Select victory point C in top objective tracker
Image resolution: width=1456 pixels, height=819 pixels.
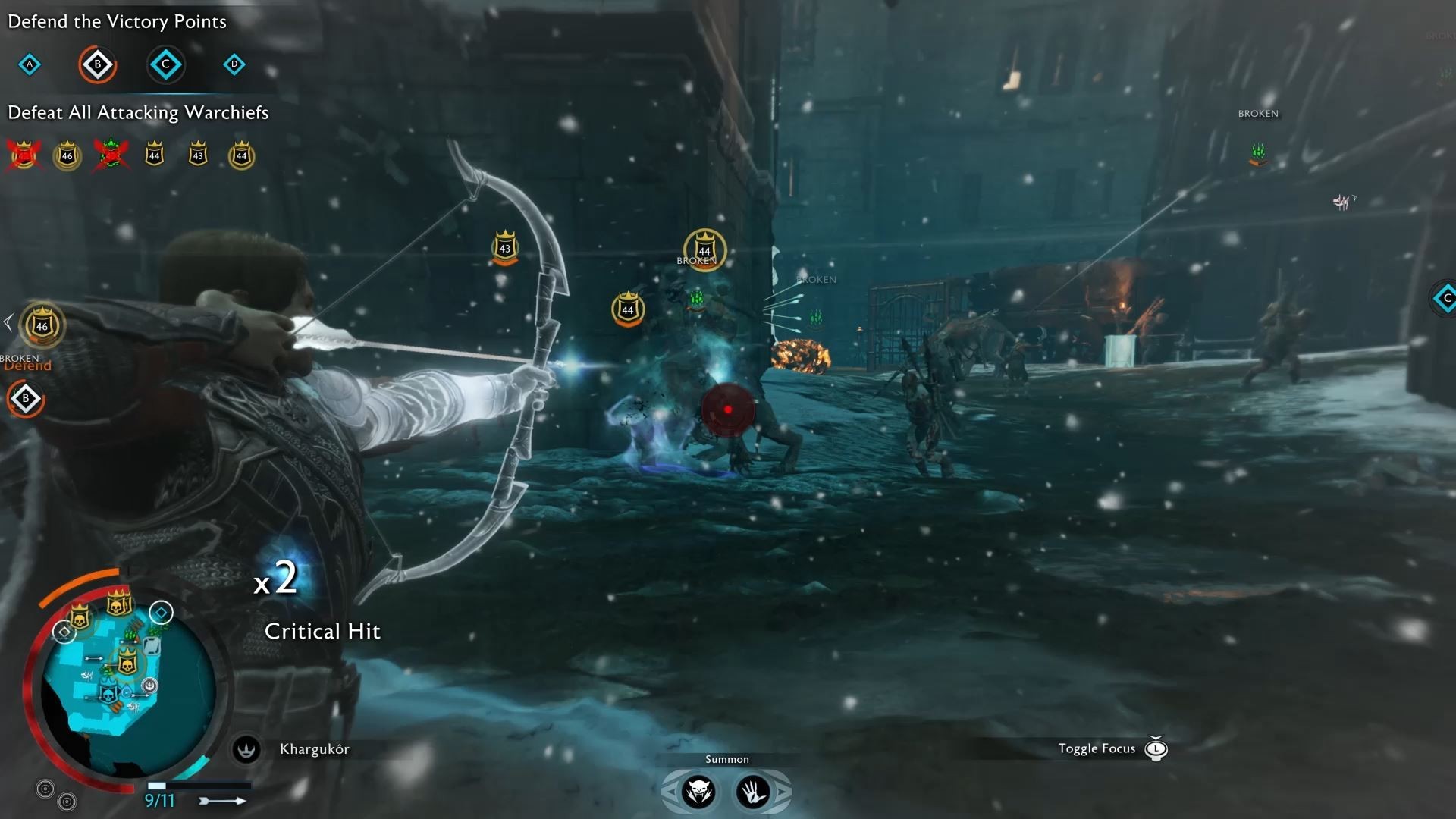[x=165, y=64]
